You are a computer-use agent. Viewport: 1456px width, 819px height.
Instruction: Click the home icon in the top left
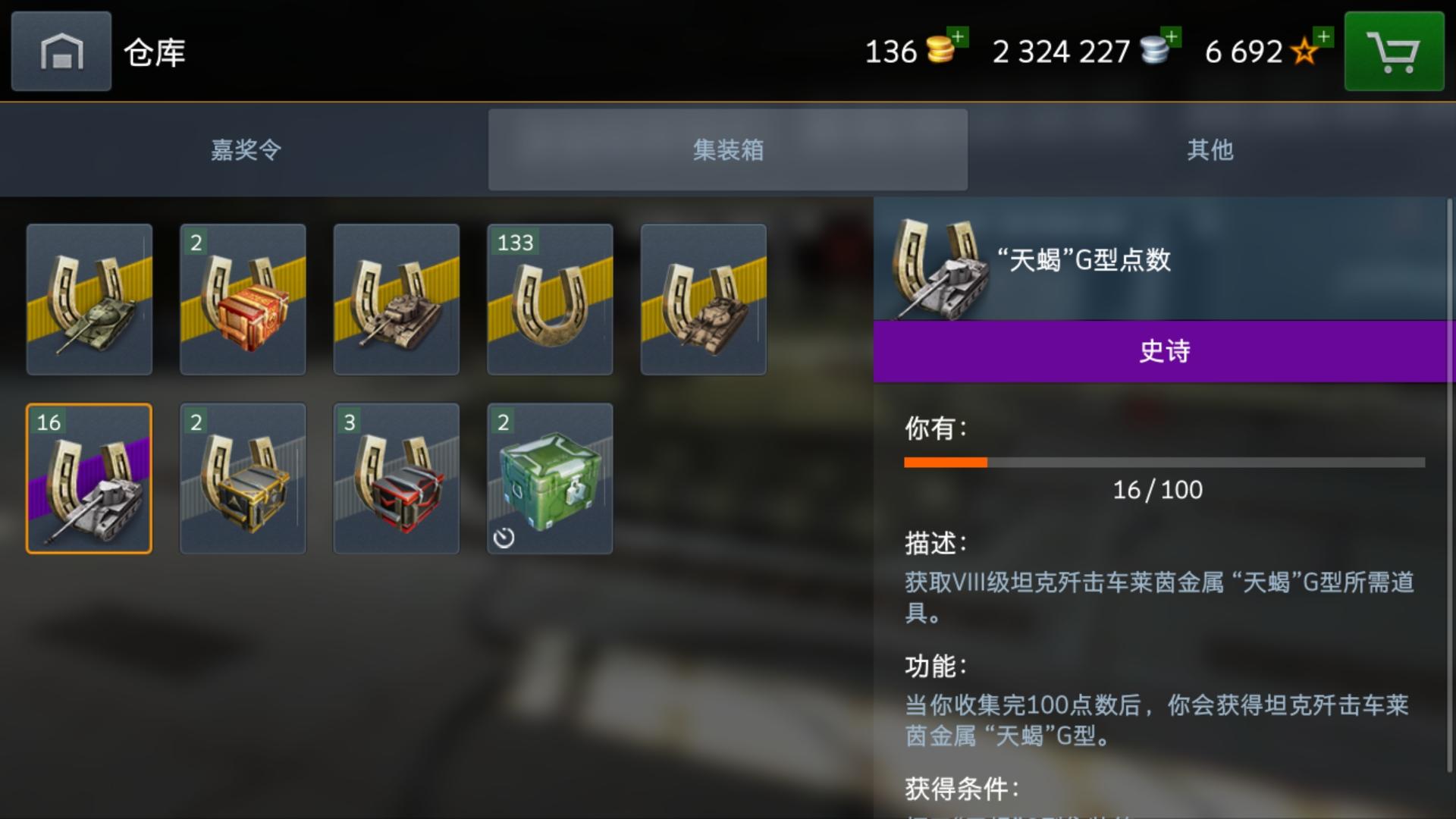[60, 52]
